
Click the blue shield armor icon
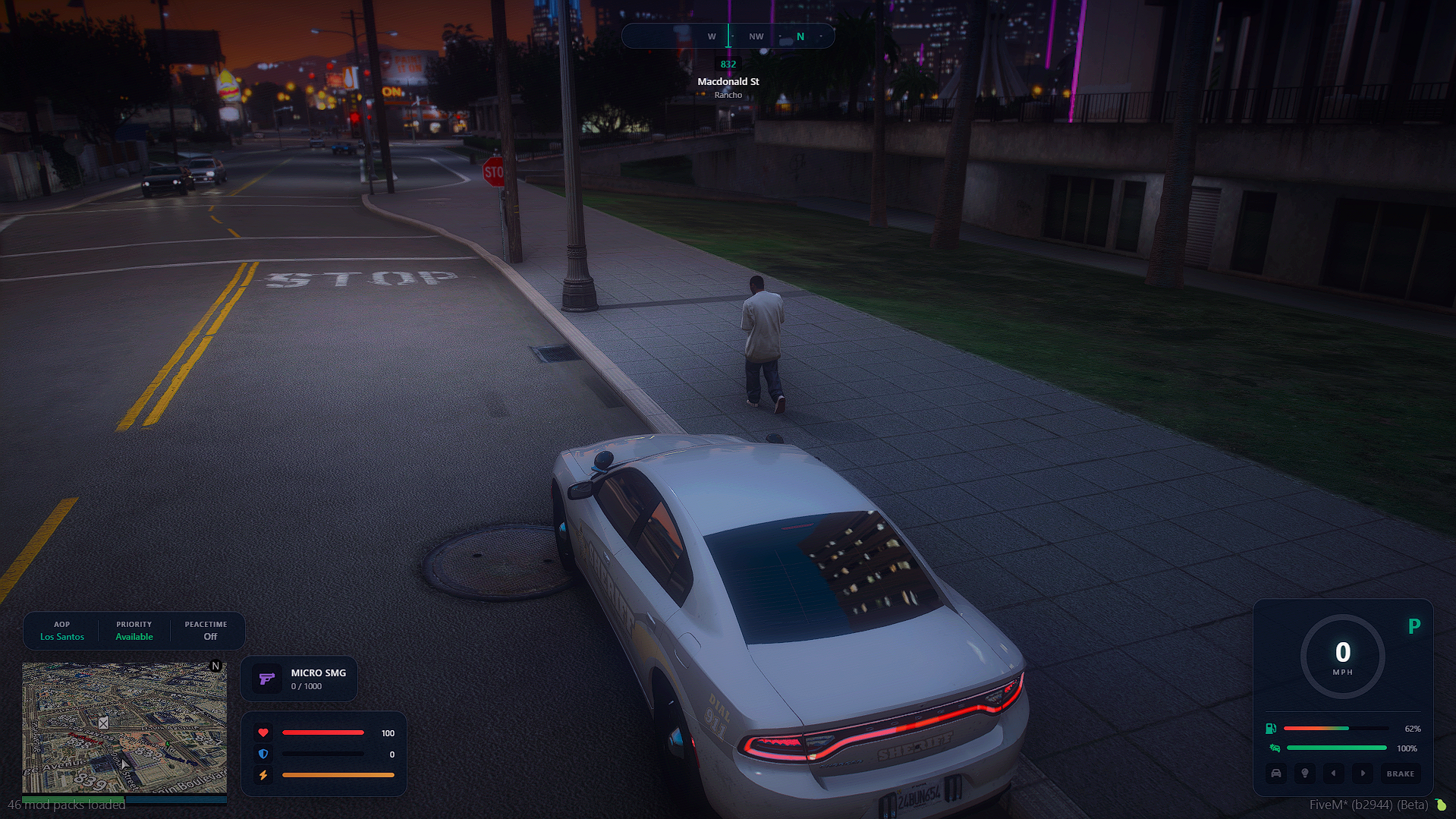[263, 754]
